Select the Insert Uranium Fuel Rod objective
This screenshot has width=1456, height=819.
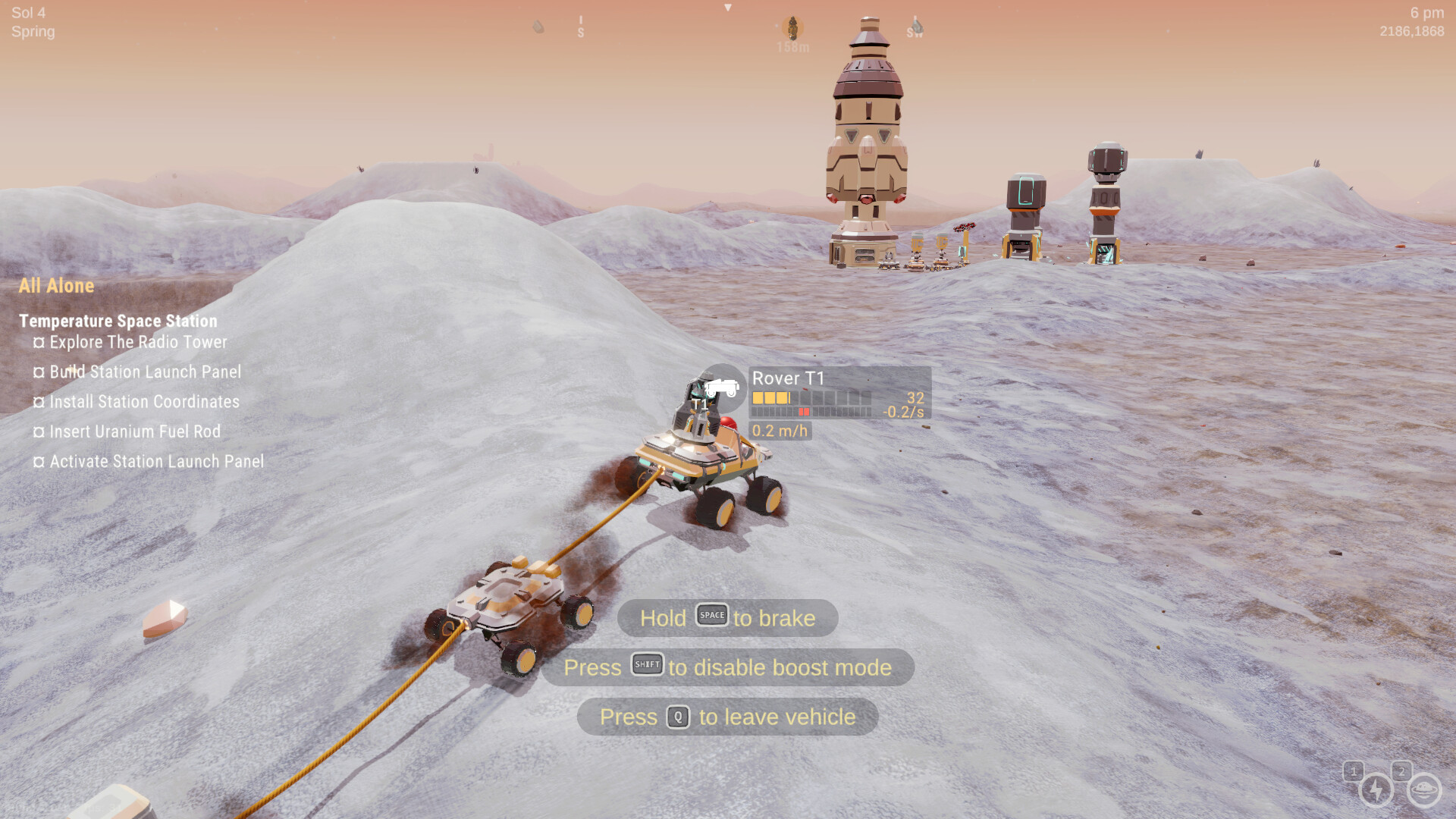coord(135,431)
